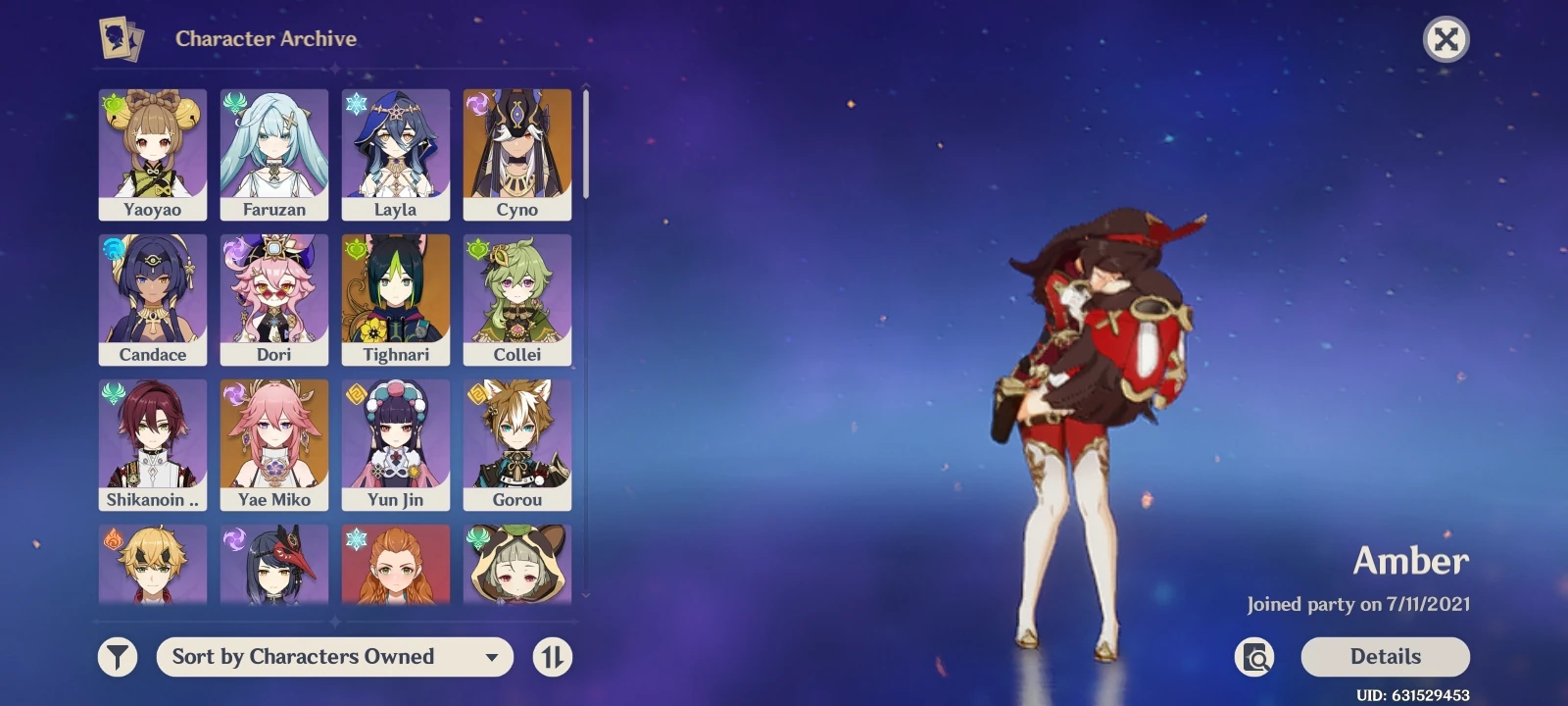Toggle the sort order arrows icon
This screenshot has height=706, width=1568.
point(552,657)
